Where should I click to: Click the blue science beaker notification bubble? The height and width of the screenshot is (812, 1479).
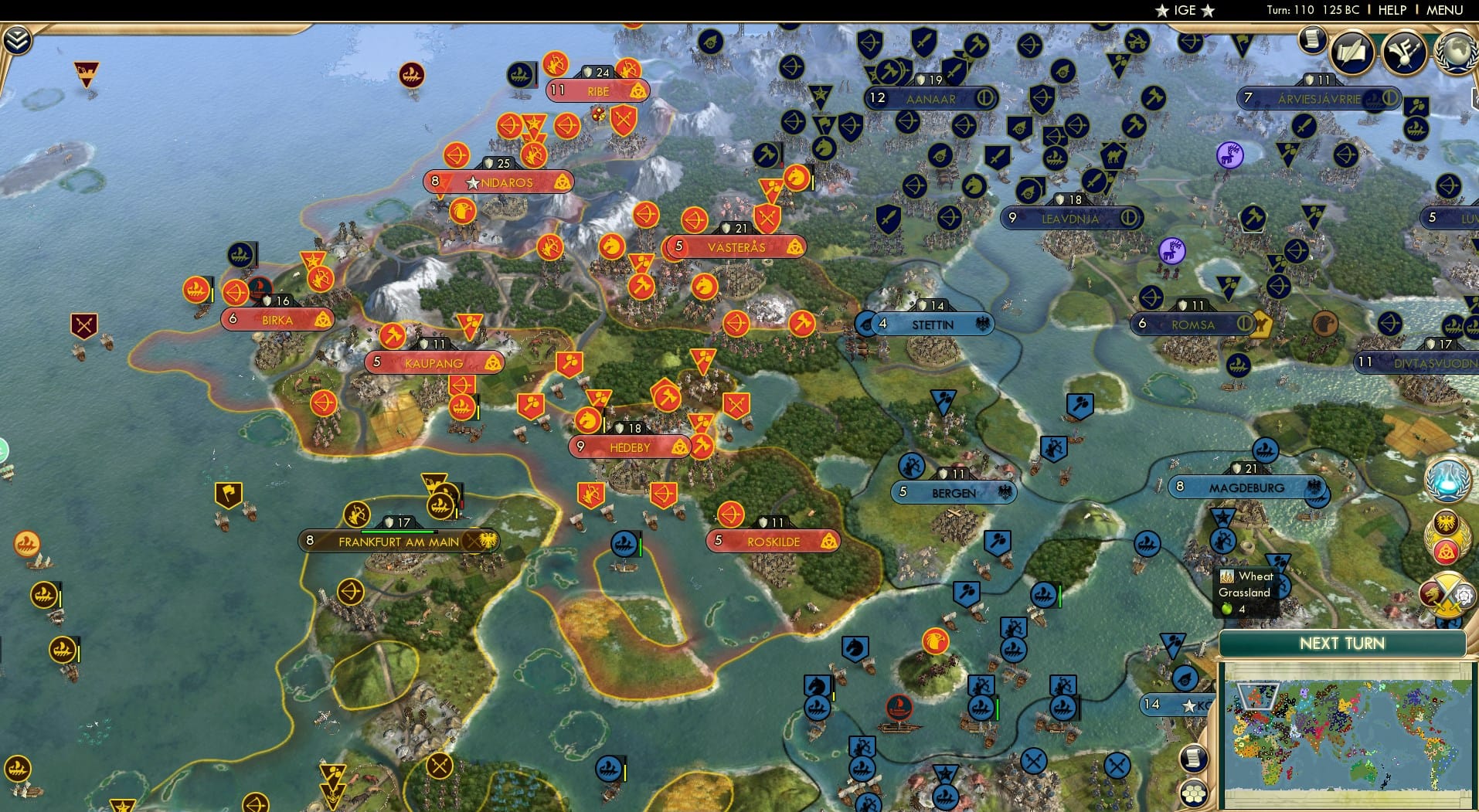pyautogui.click(x=1447, y=481)
